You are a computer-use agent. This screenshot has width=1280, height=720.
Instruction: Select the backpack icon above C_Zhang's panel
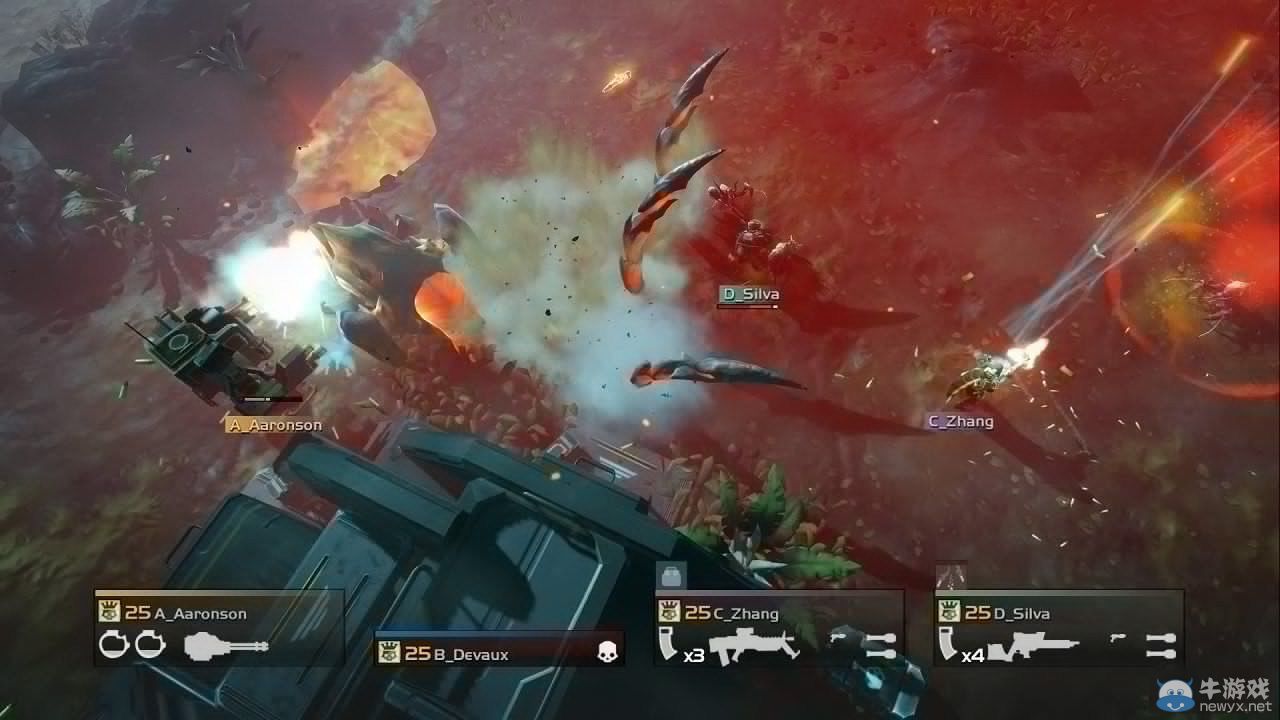tap(670, 573)
